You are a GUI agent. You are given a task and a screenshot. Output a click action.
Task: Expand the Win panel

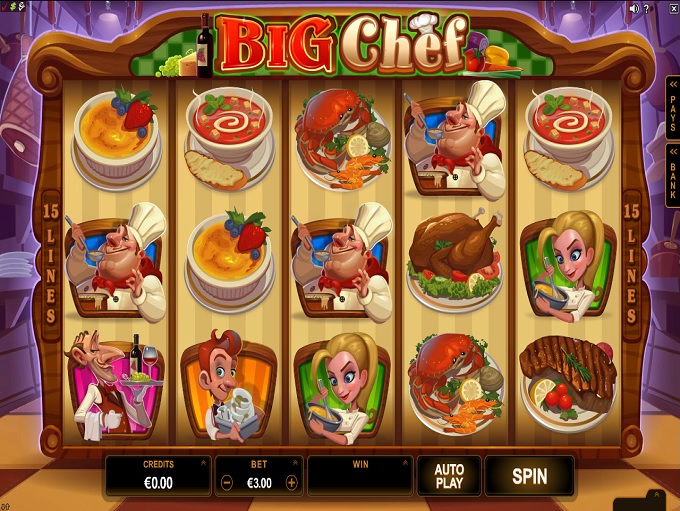(404, 464)
